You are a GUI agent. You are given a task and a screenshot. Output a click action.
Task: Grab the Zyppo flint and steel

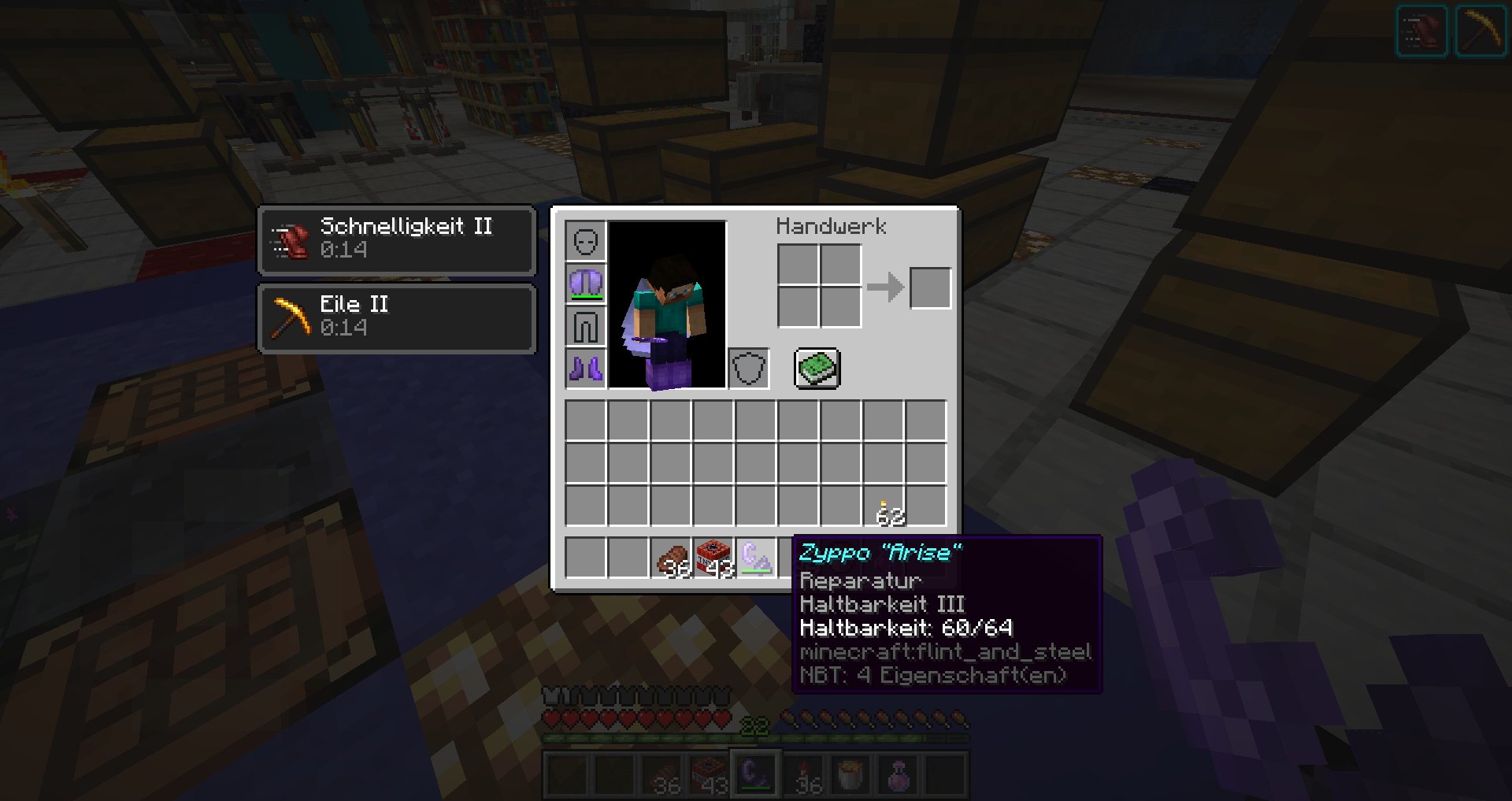pyautogui.click(x=756, y=558)
